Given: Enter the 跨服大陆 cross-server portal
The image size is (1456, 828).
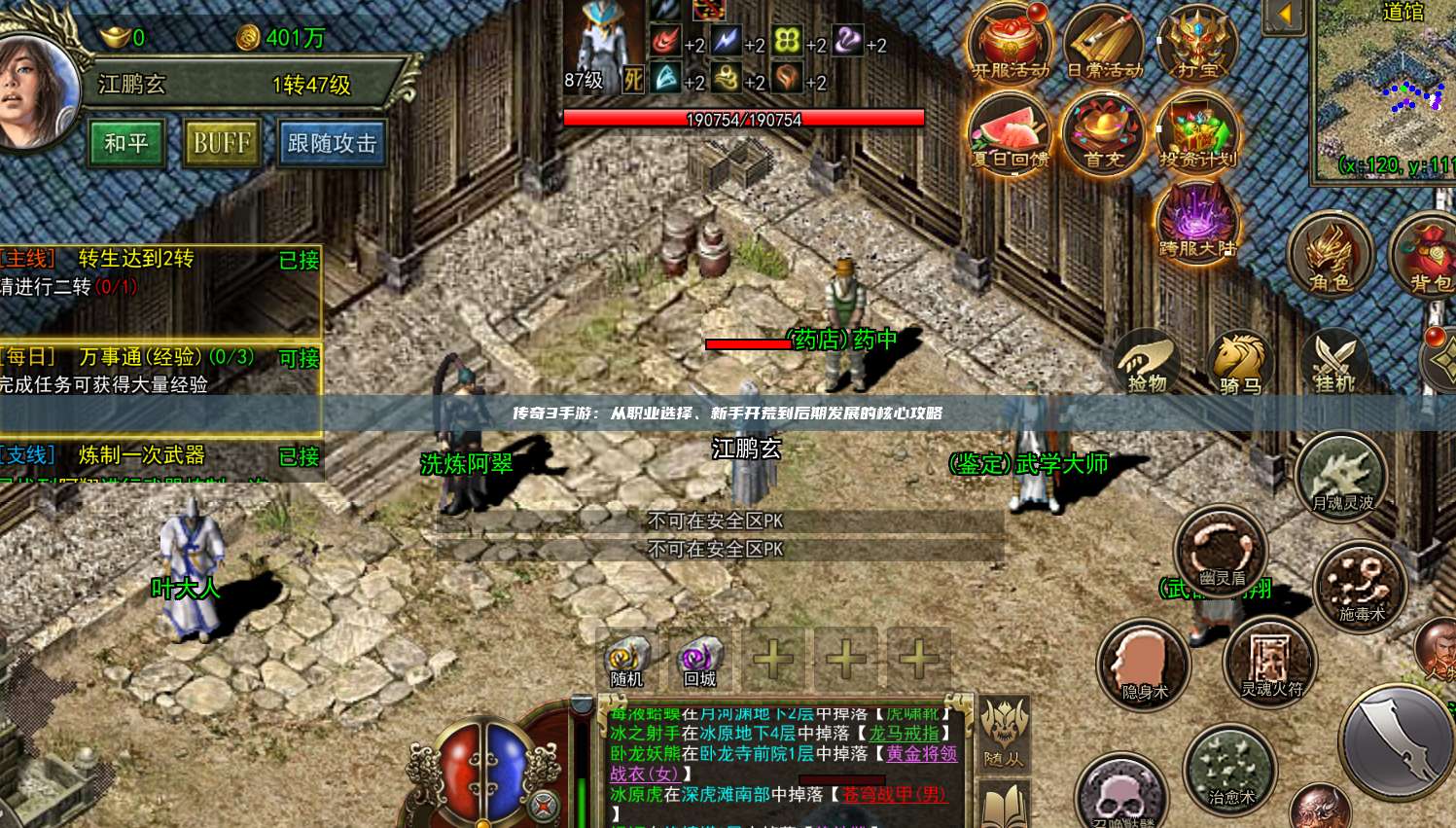Looking at the screenshot, I should [1197, 222].
